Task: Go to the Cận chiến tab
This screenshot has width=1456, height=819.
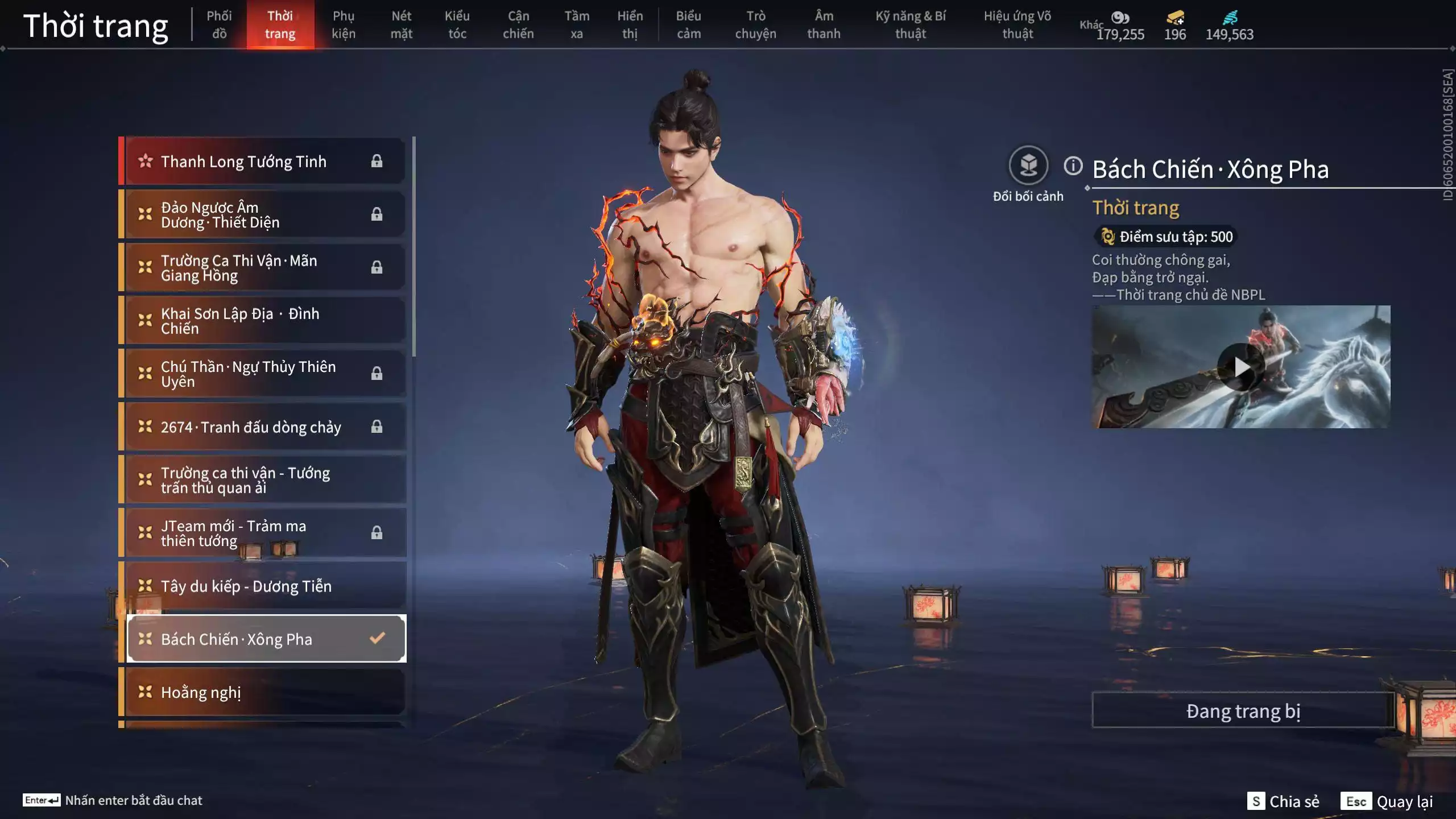Action: [518, 25]
